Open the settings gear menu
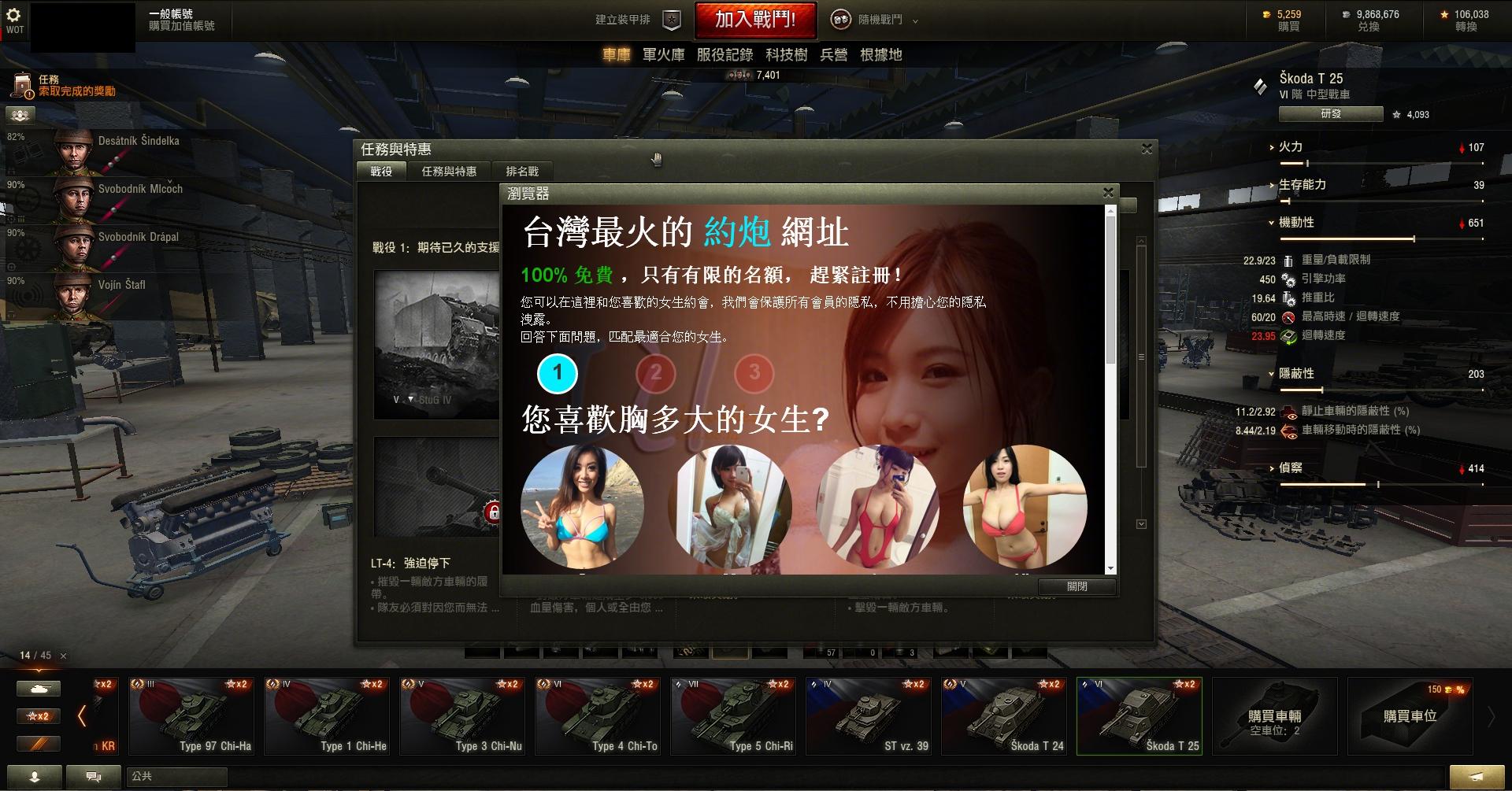Image resolution: width=1512 pixels, height=791 pixels. (13, 15)
